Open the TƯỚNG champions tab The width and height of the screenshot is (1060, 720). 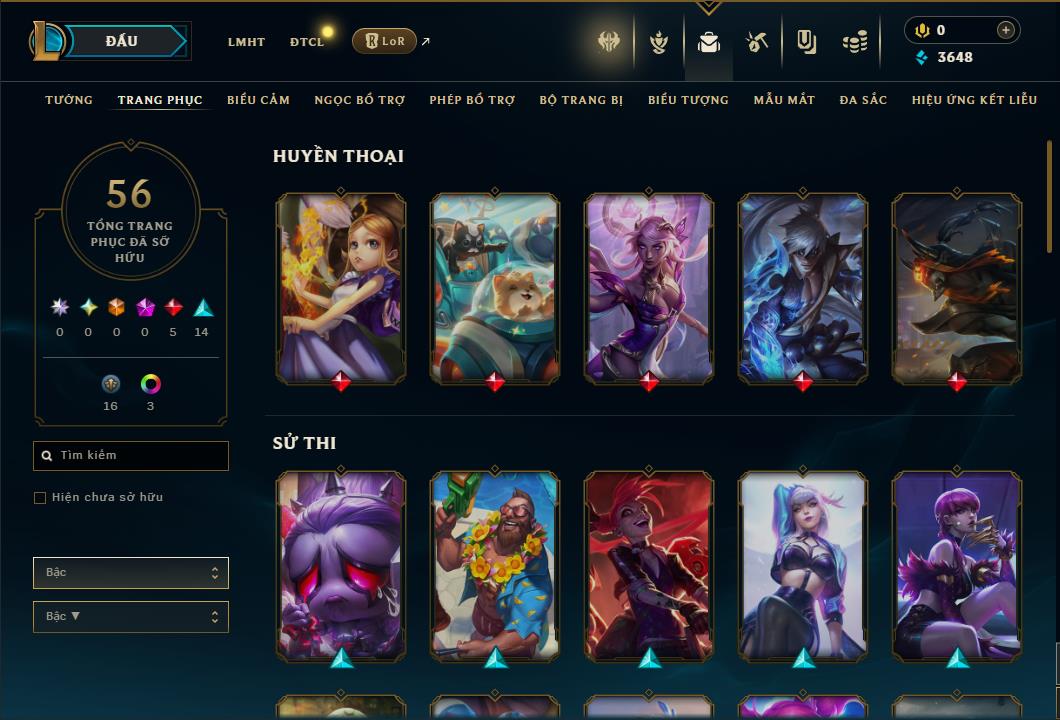[69, 100]
